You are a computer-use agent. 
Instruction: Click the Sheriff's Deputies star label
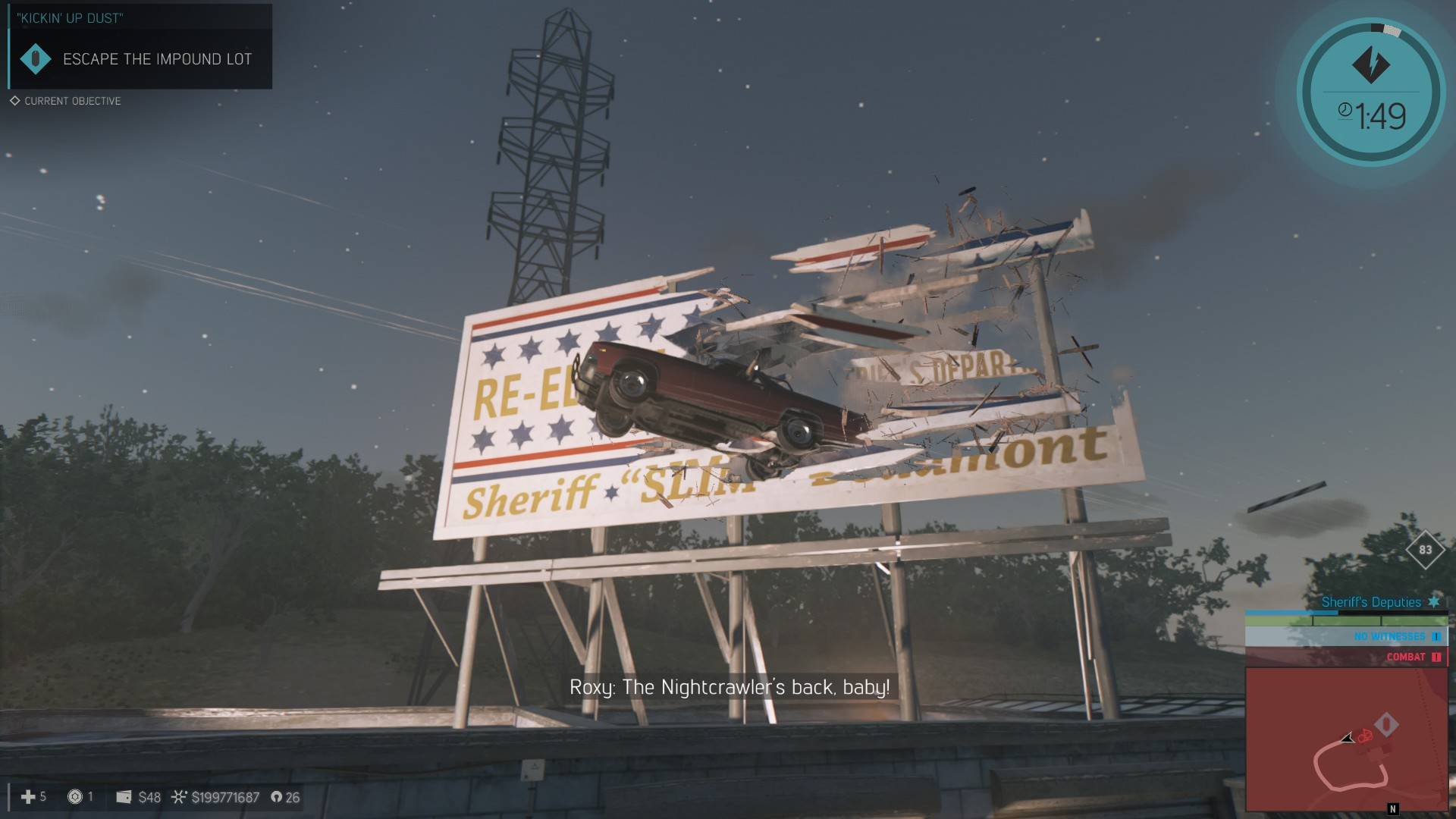point(1379,602)
